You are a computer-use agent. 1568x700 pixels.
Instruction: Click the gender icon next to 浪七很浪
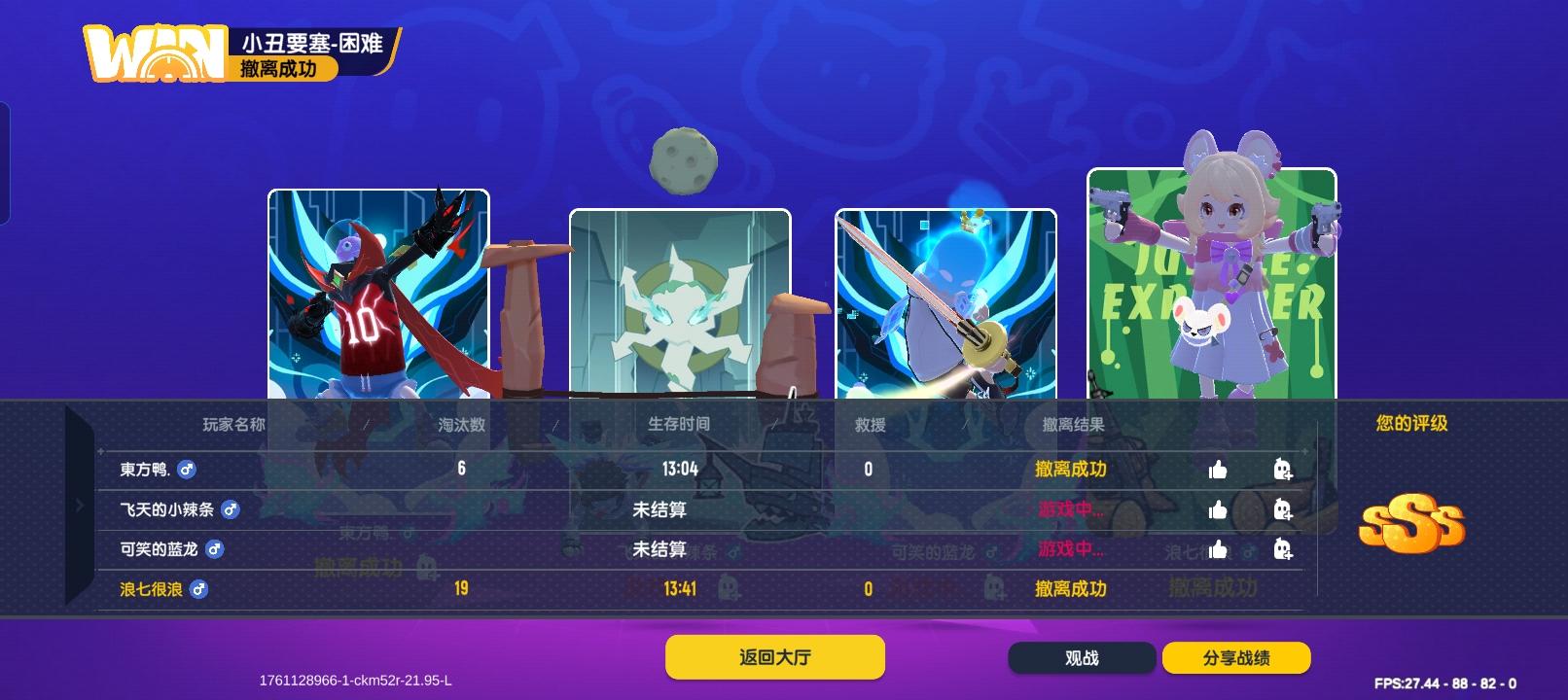[x=199, y=590]
